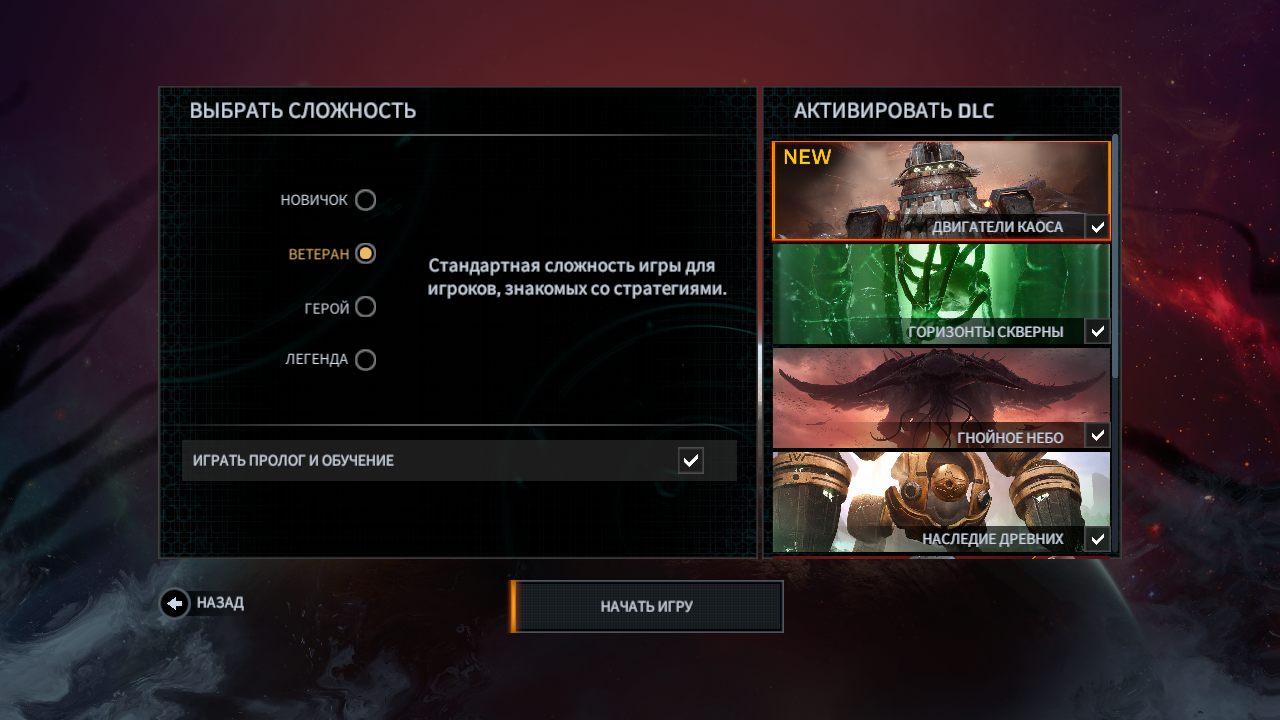
Task: Pick the Герой difficulty level
Action: tap(366, 307)
